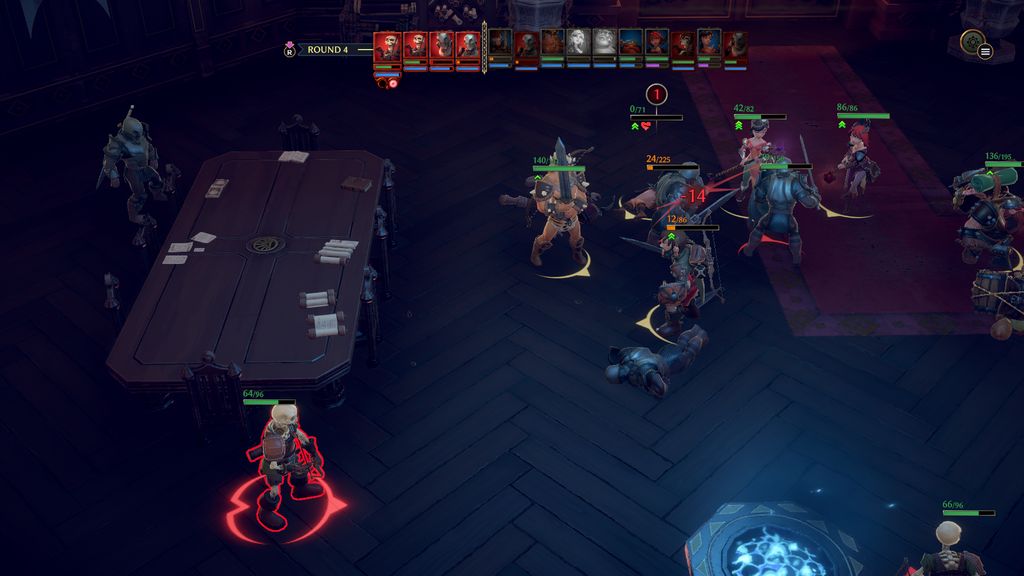Select the active skeleton portrait in turn order
Screen dimensions: 1024x576
(387, 46)
